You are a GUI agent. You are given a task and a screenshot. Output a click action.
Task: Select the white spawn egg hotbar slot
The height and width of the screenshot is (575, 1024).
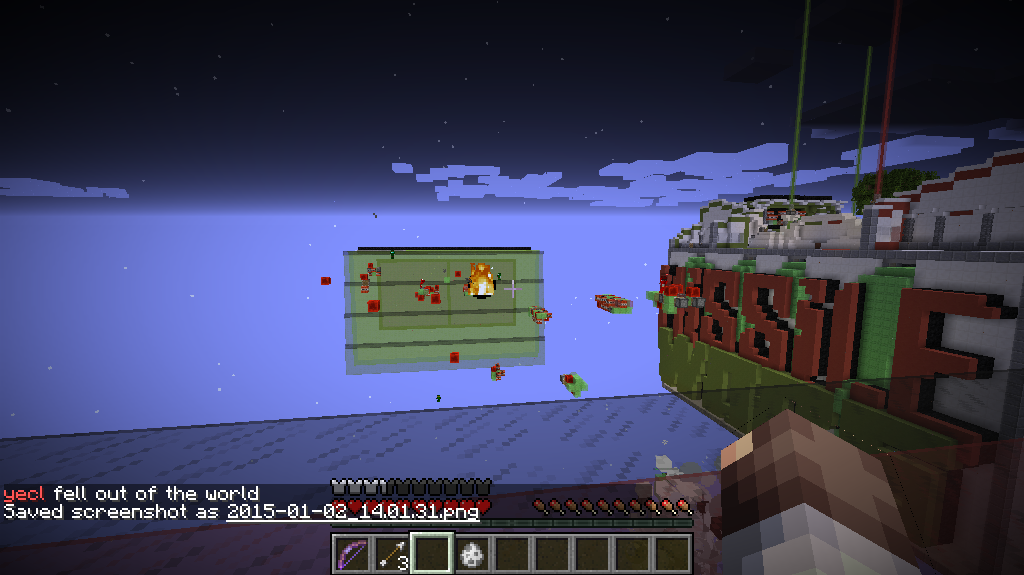click(x=472, y=553)
